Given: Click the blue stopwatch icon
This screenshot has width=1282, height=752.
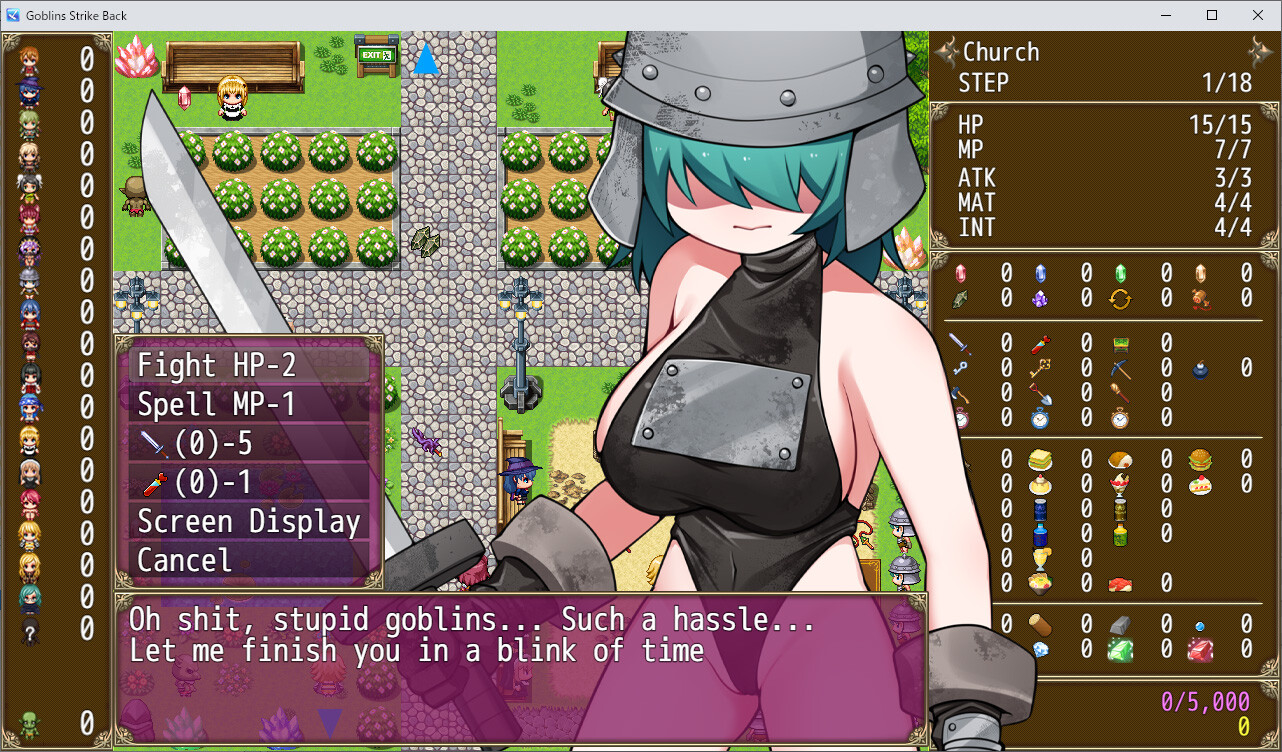Looking at the screenshot, I should [1039, 419].
